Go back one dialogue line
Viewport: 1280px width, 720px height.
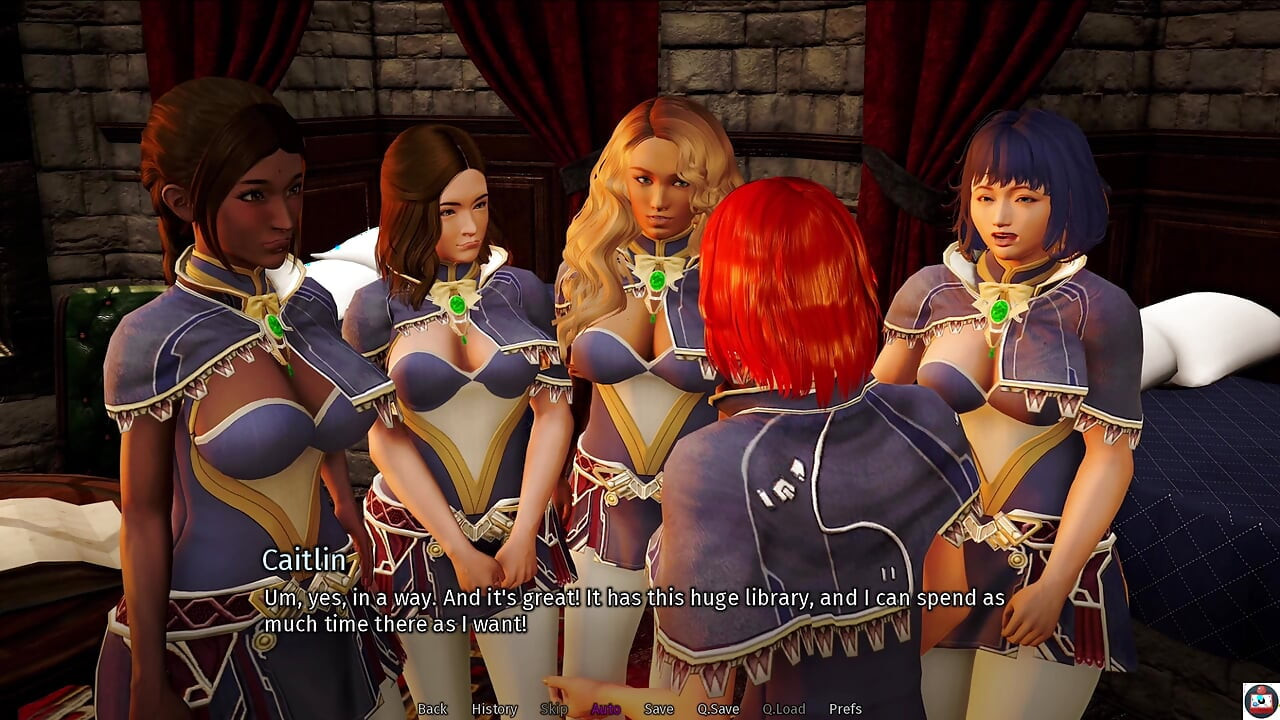click(x=432, y=709)
